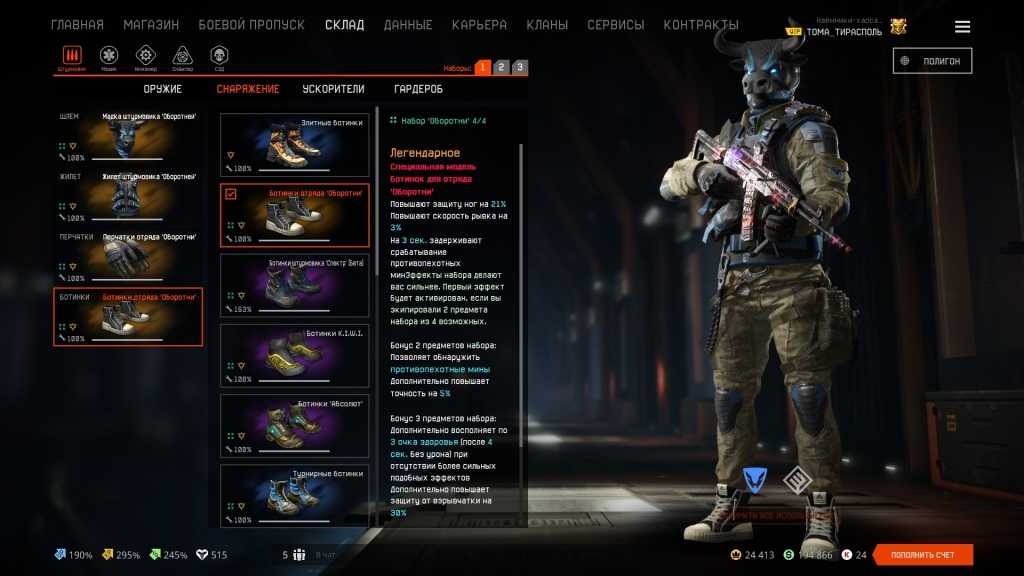Image resolution: width=1024 pixels, height=576 pixels.
Task: Select the Ботинки 'Абсолют' item
Action: click(294, 425)
